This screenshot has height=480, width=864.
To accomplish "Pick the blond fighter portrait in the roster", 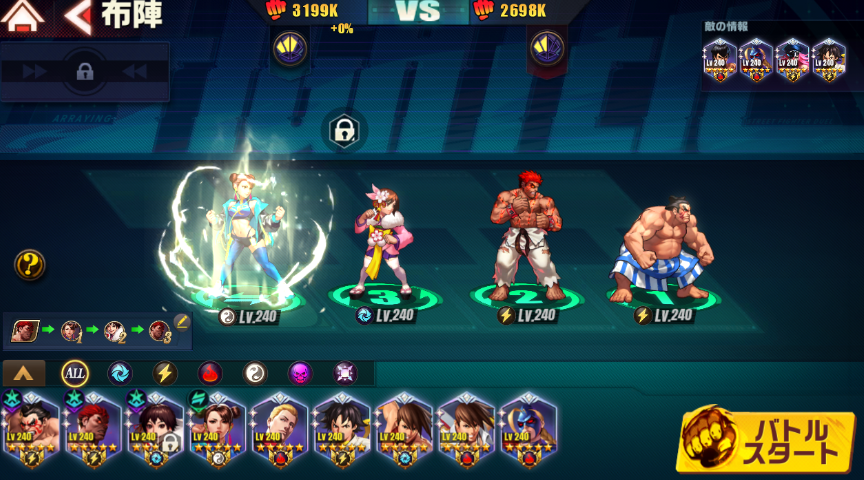I will pos(279,432).
